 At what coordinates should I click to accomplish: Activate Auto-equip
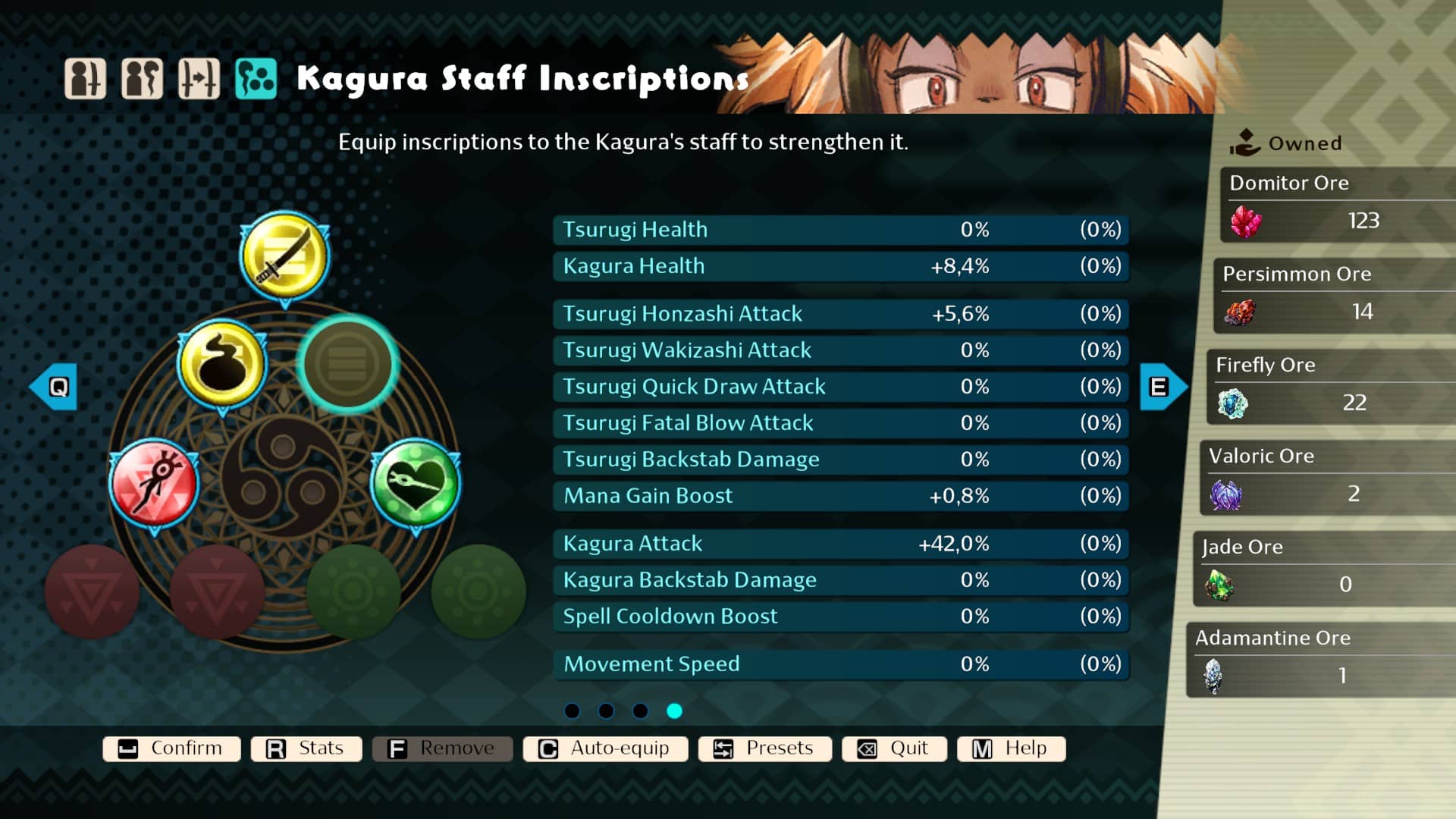605,748
